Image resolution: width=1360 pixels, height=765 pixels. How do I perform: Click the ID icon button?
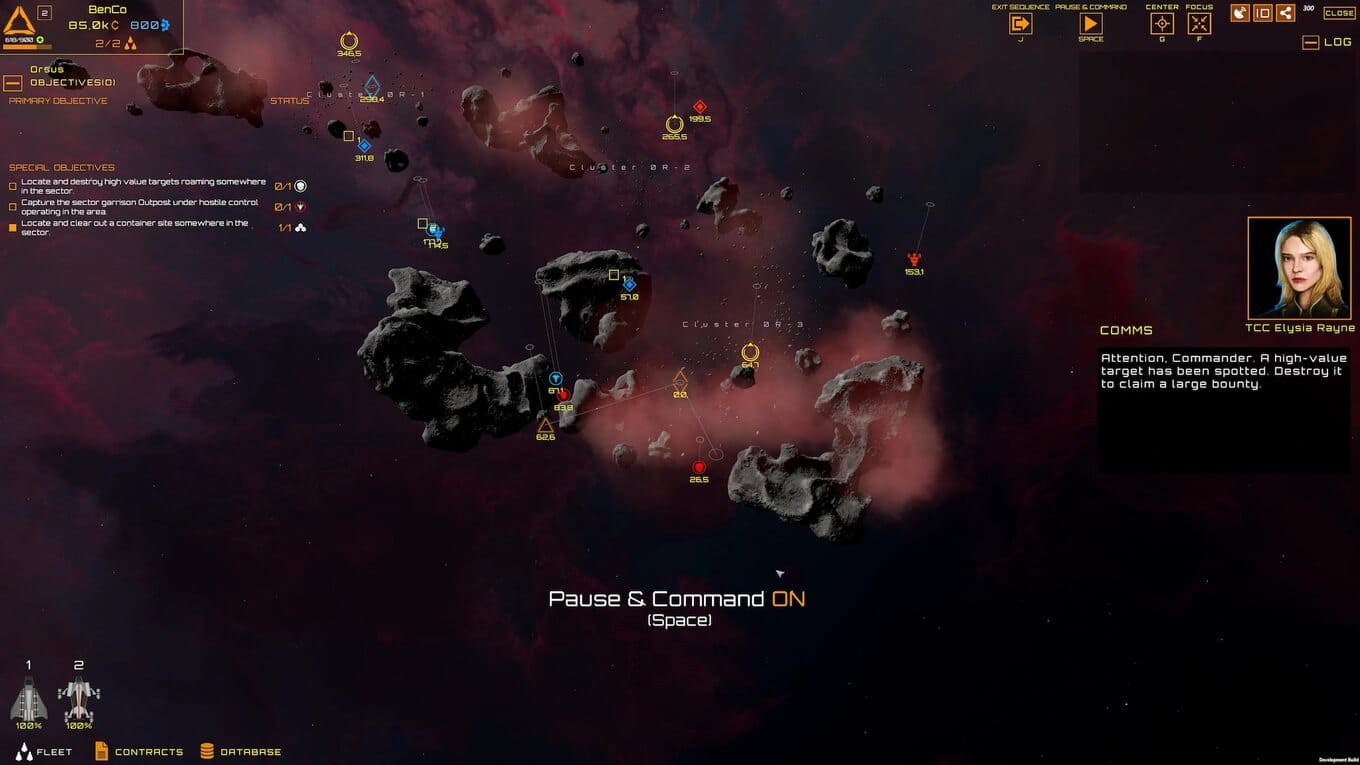1263,13
